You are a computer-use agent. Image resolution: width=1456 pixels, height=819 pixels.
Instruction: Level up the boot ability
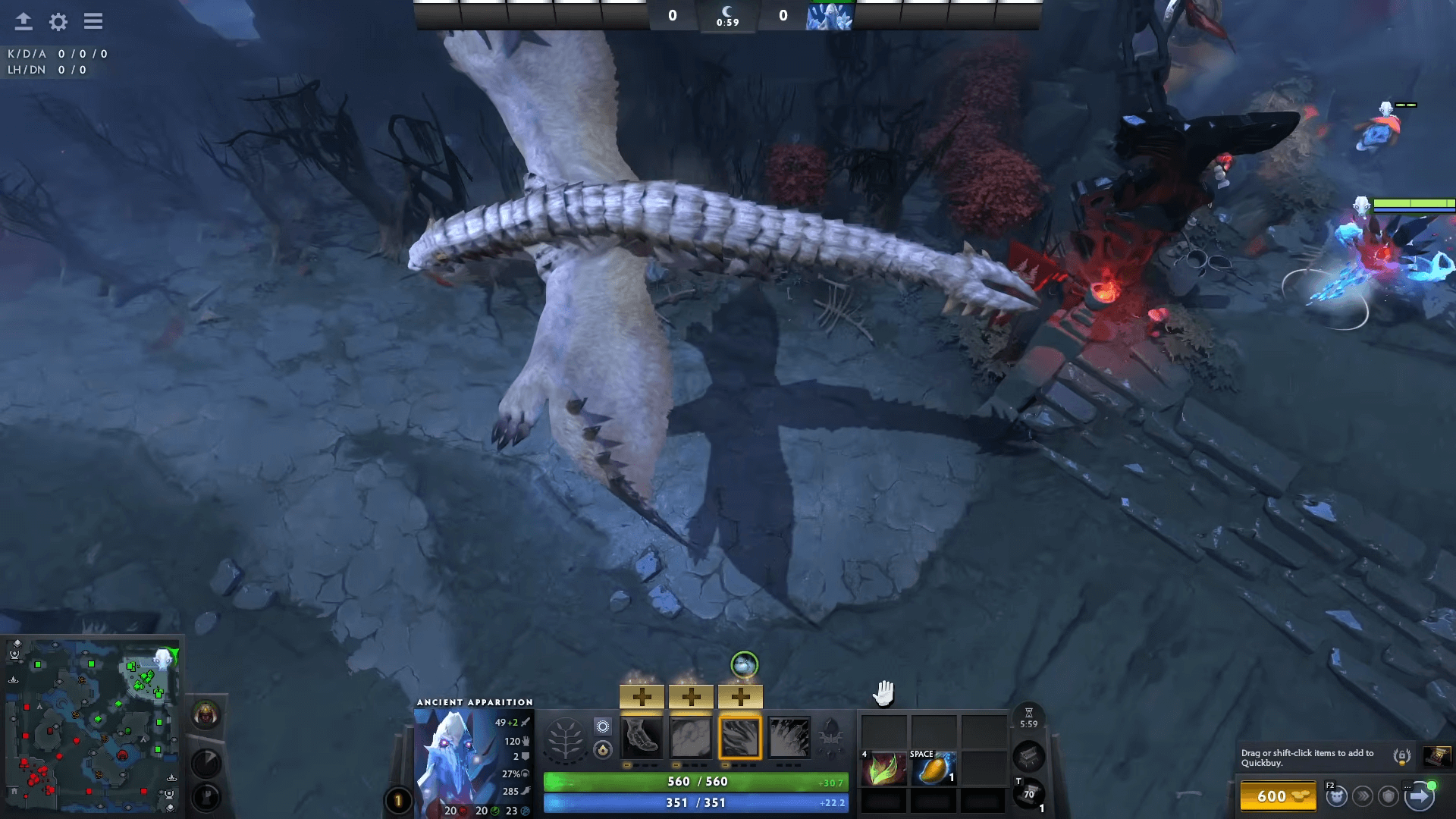point(642,696)
